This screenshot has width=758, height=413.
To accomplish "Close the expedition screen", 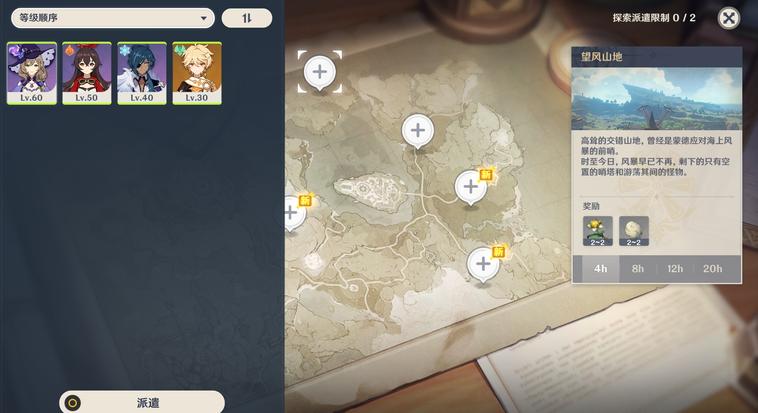I will [729, 18].
